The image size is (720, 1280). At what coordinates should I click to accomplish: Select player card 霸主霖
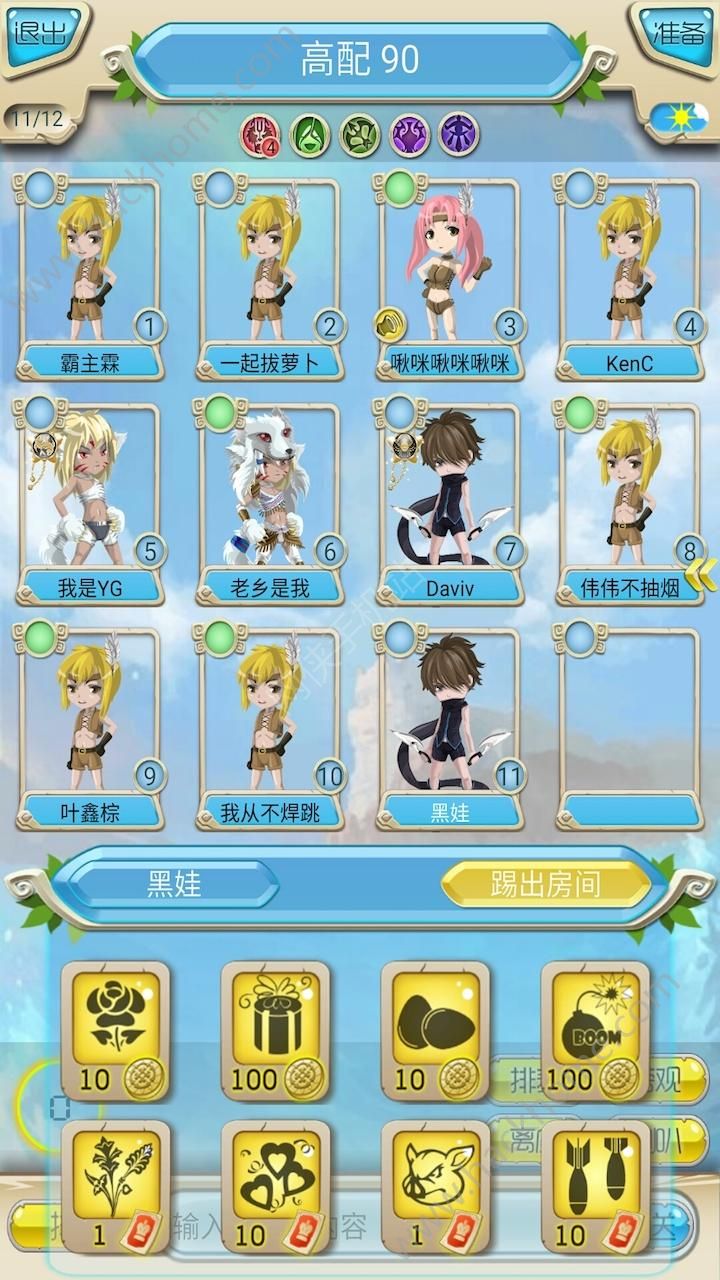[90, 275]
